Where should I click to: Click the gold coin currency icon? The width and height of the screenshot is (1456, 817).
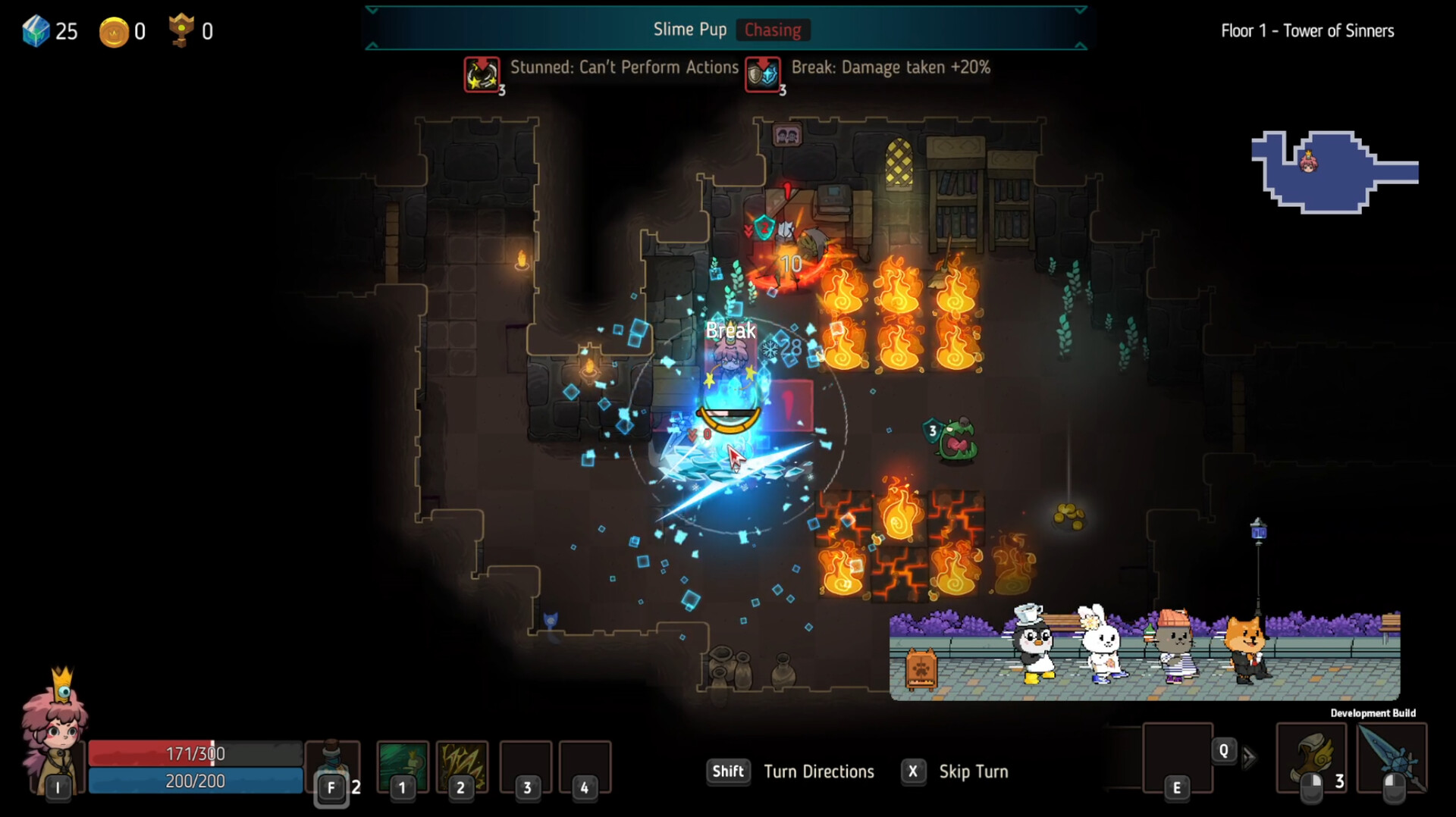click(x=114, y=32)
